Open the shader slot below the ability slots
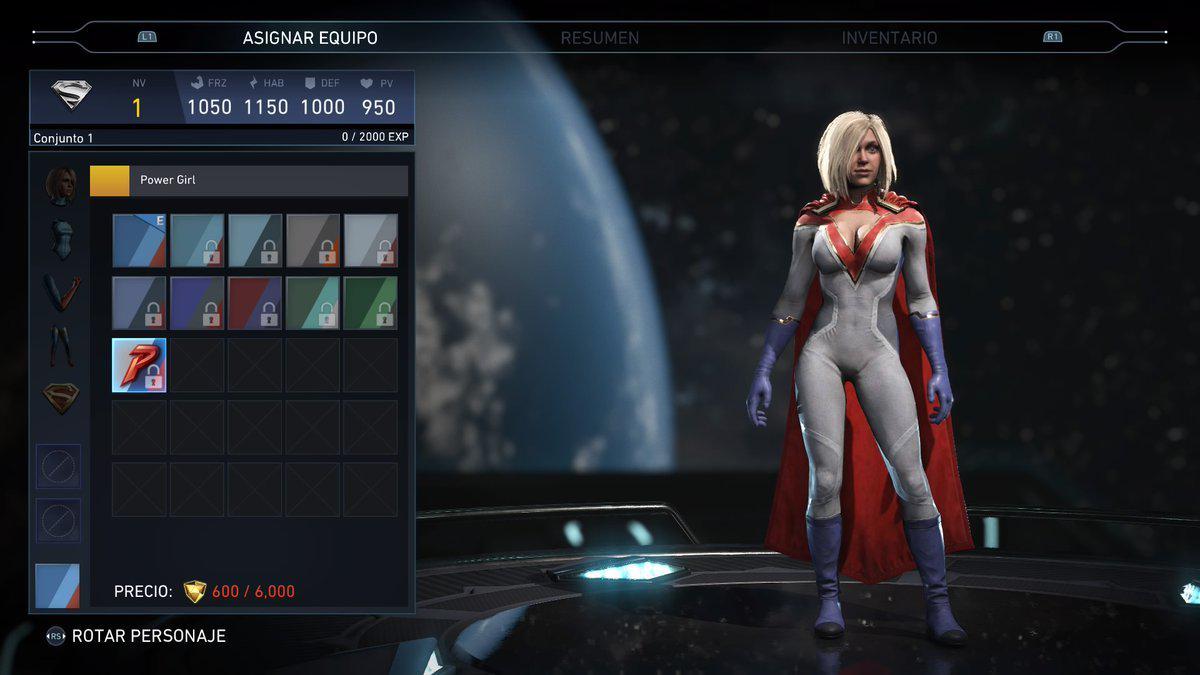1200x675 pixels. [57, 586]
